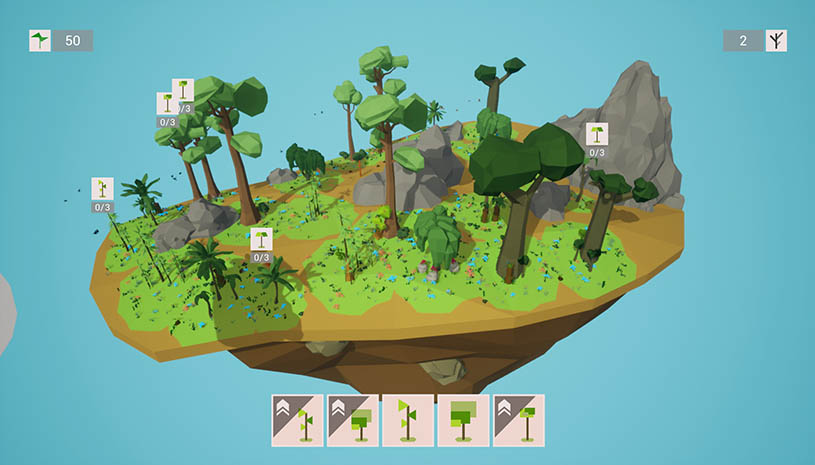This screenshot has width=815, height=465.
Task: Pick the plain bamboo sapling planting card
Action: pos(407,420)
